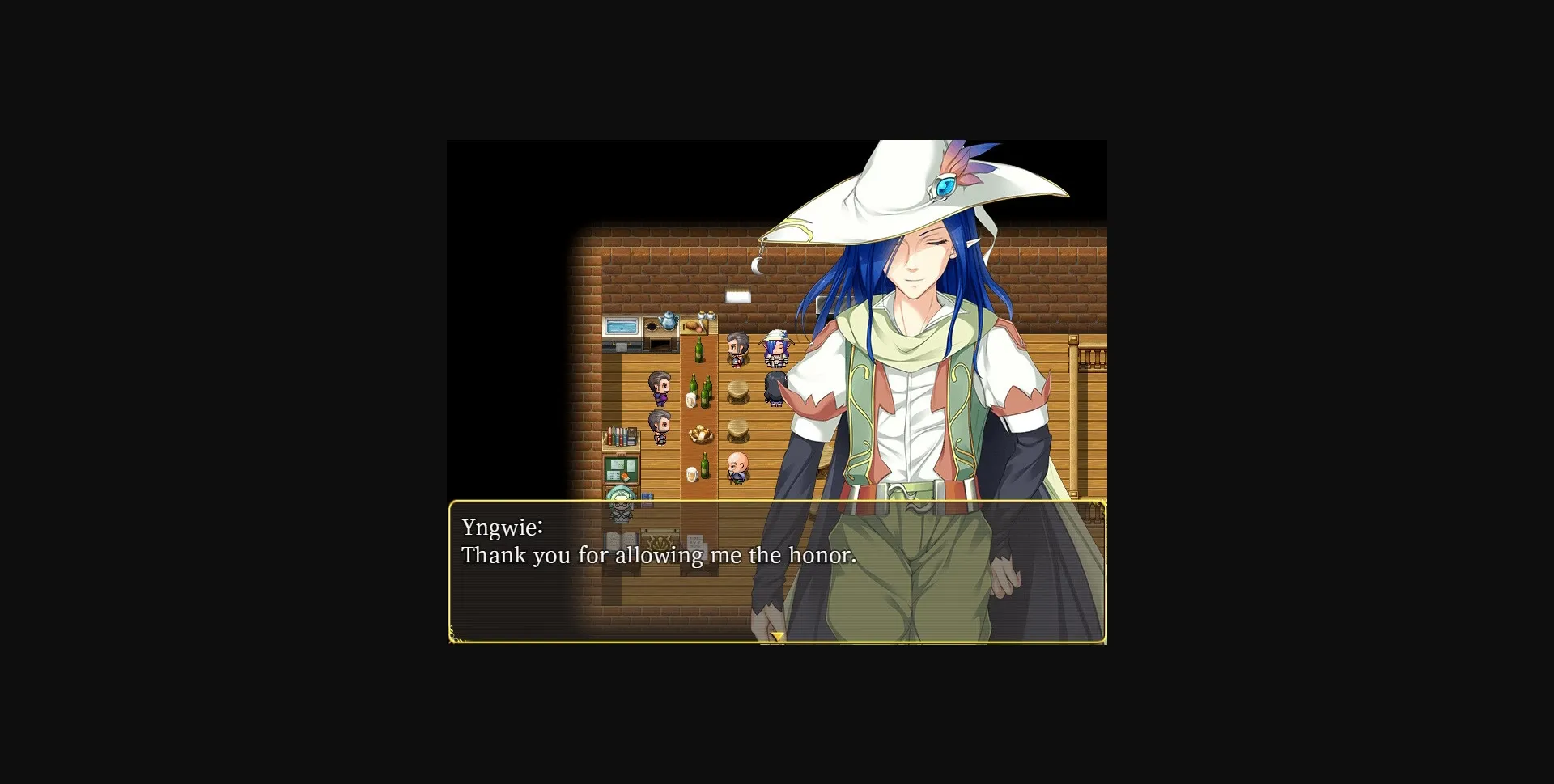The width and height of the screenshot is (1554, 784).
Task: Click the notice board with pinned papers
Action: coord(622,468)
